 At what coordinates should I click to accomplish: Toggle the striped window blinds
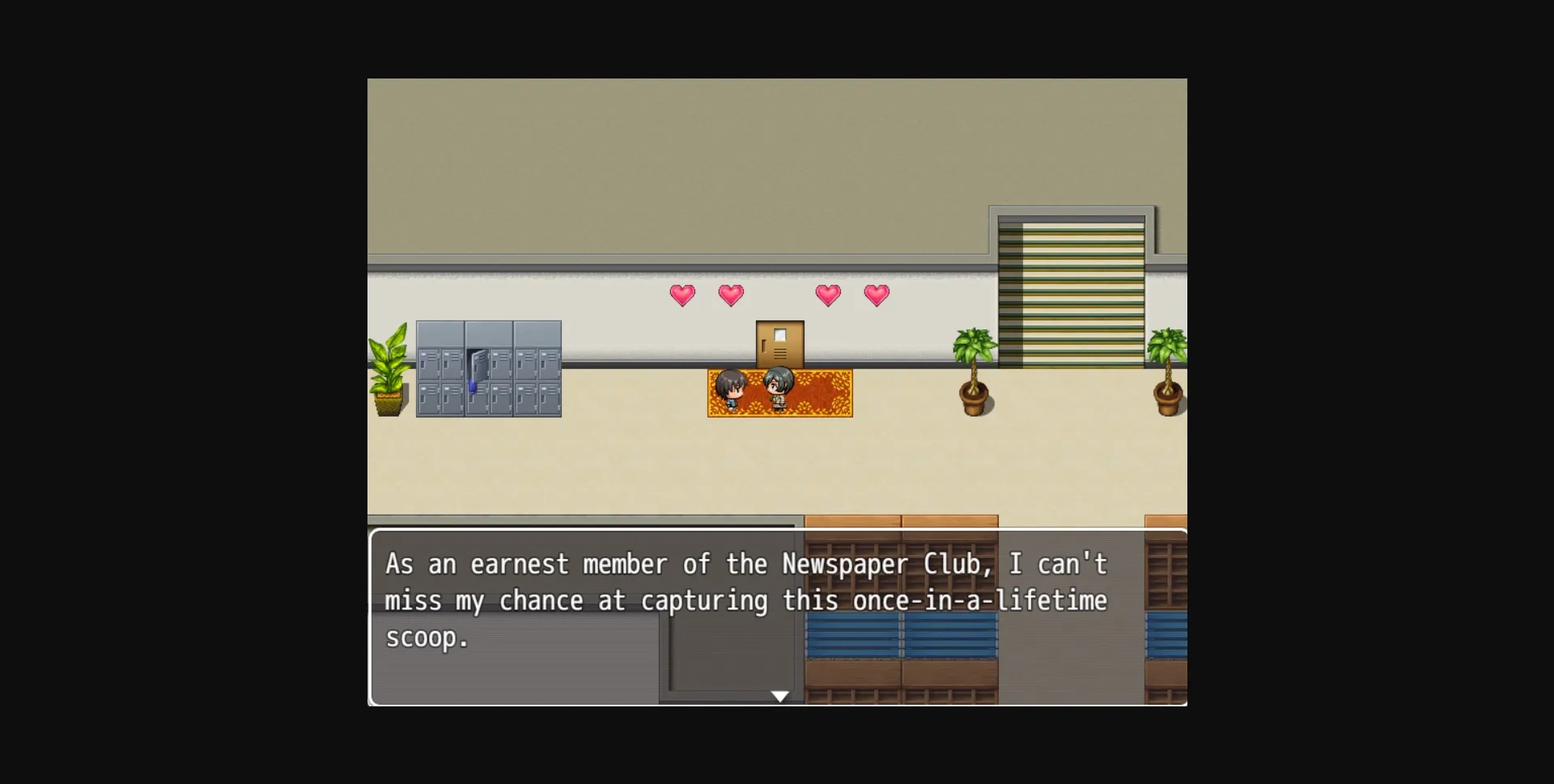tap(1072, 291)
